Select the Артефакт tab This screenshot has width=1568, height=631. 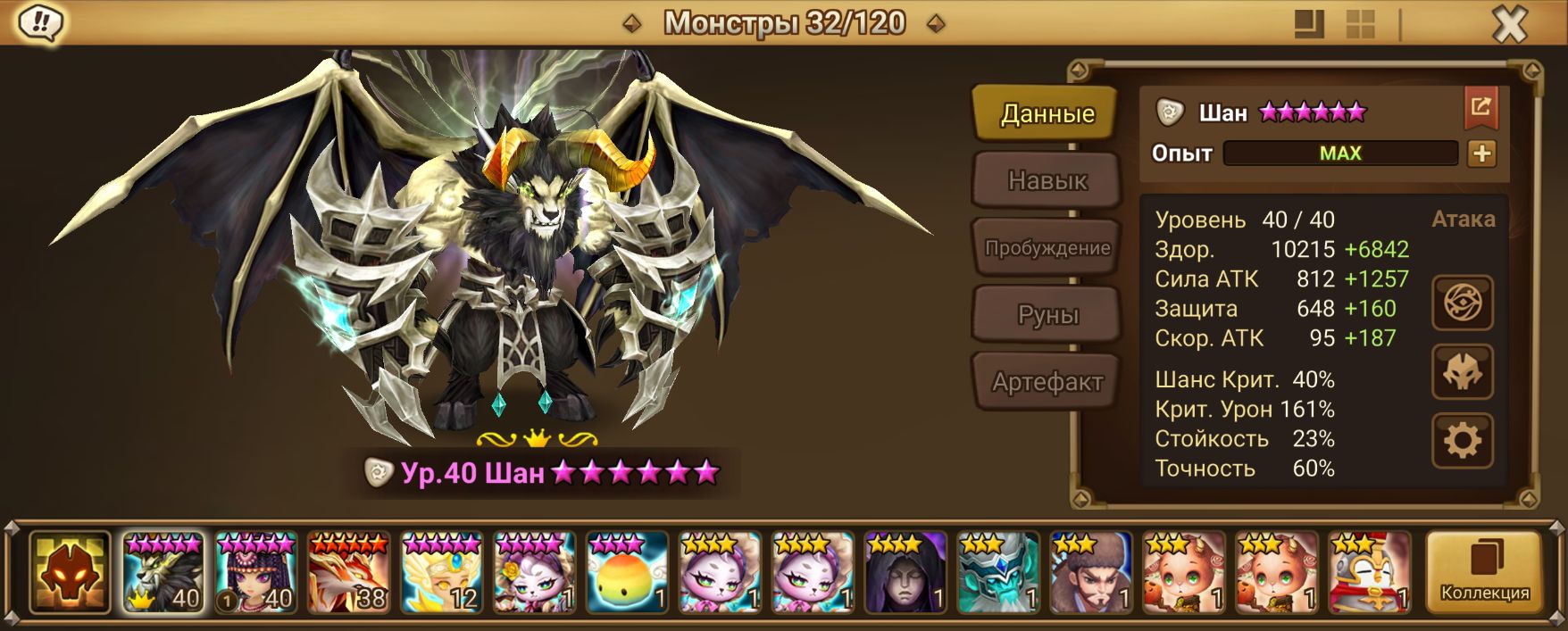pos(1047,382)
